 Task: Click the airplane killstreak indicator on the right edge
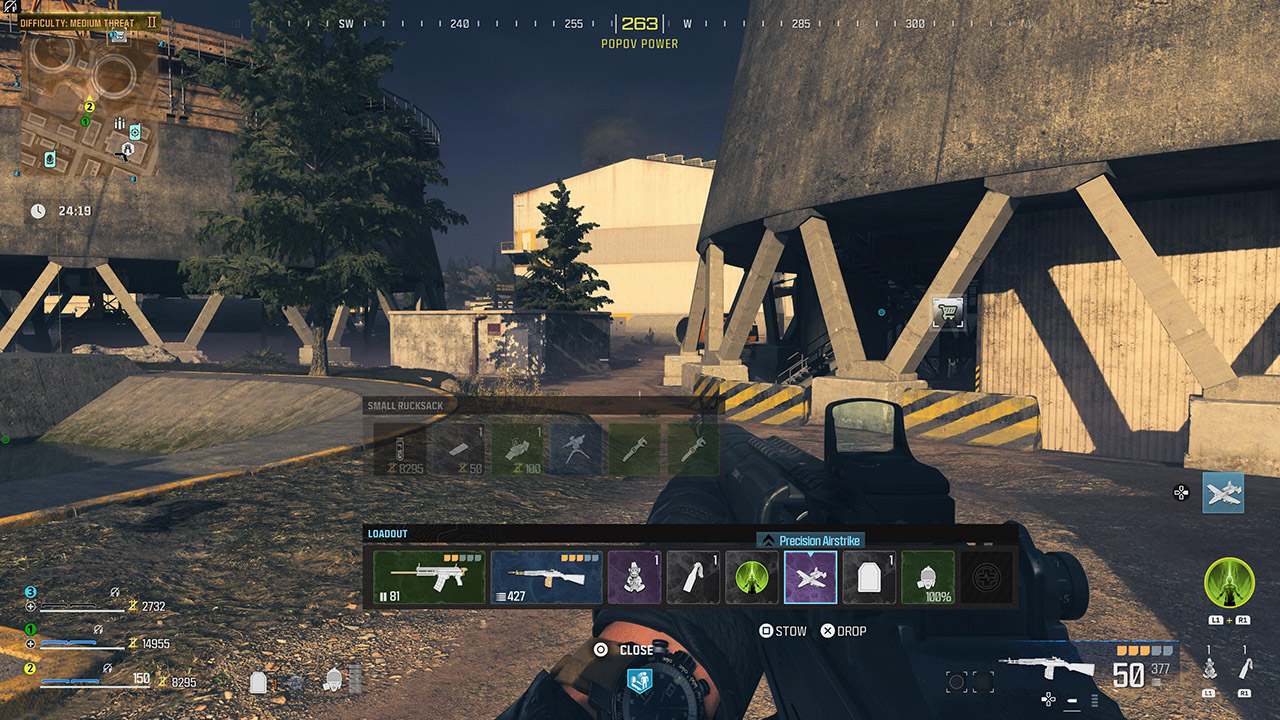[x=1221, y=492]
